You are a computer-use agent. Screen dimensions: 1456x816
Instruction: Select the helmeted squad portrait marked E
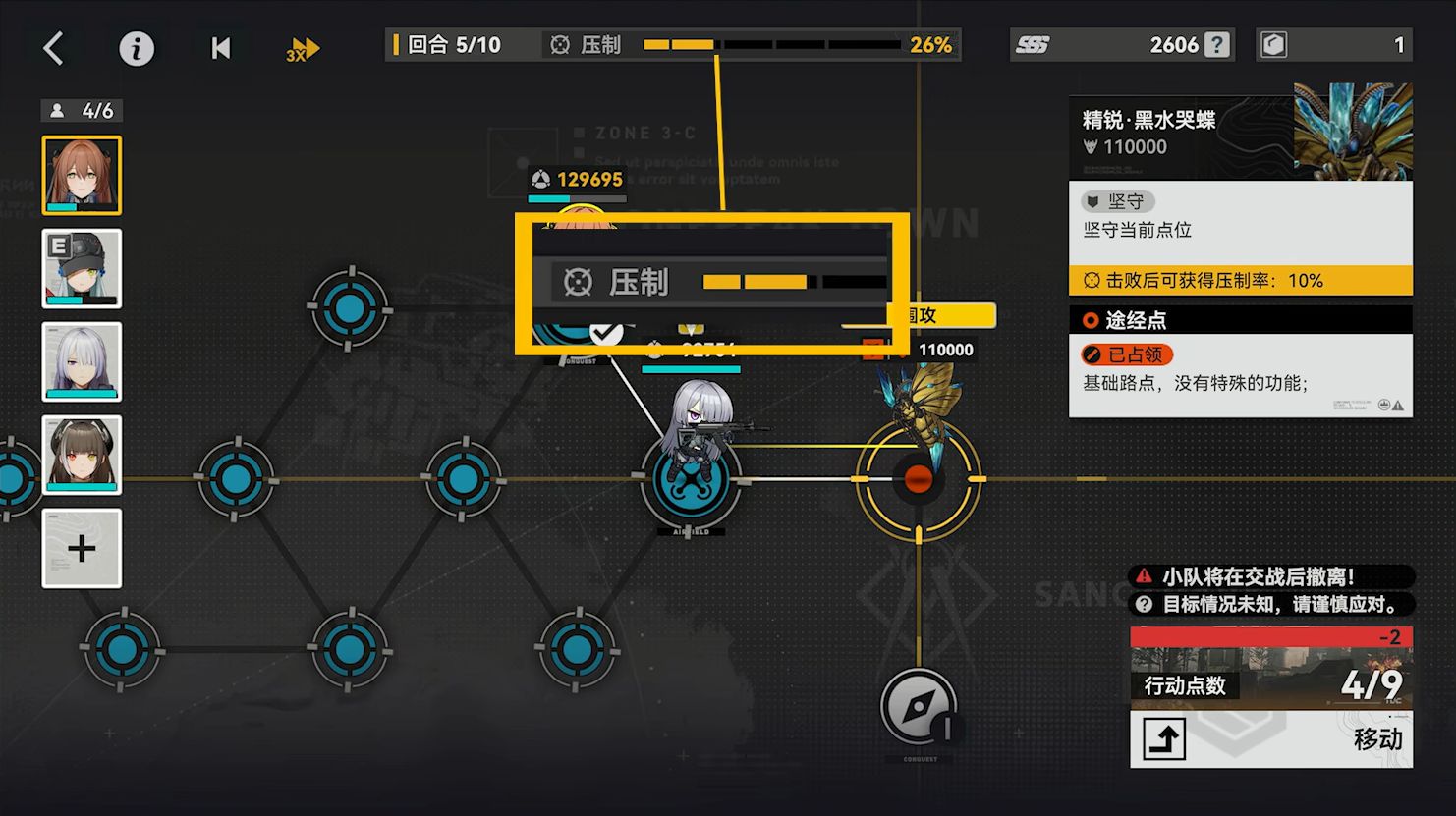point(82,268)
